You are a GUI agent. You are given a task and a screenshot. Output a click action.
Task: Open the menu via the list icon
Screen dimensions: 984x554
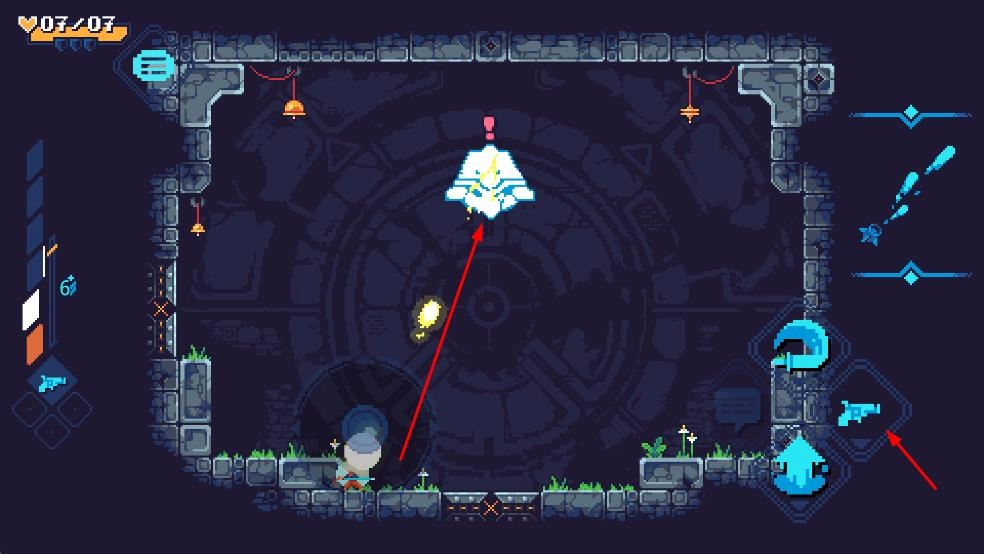point(153,68)
